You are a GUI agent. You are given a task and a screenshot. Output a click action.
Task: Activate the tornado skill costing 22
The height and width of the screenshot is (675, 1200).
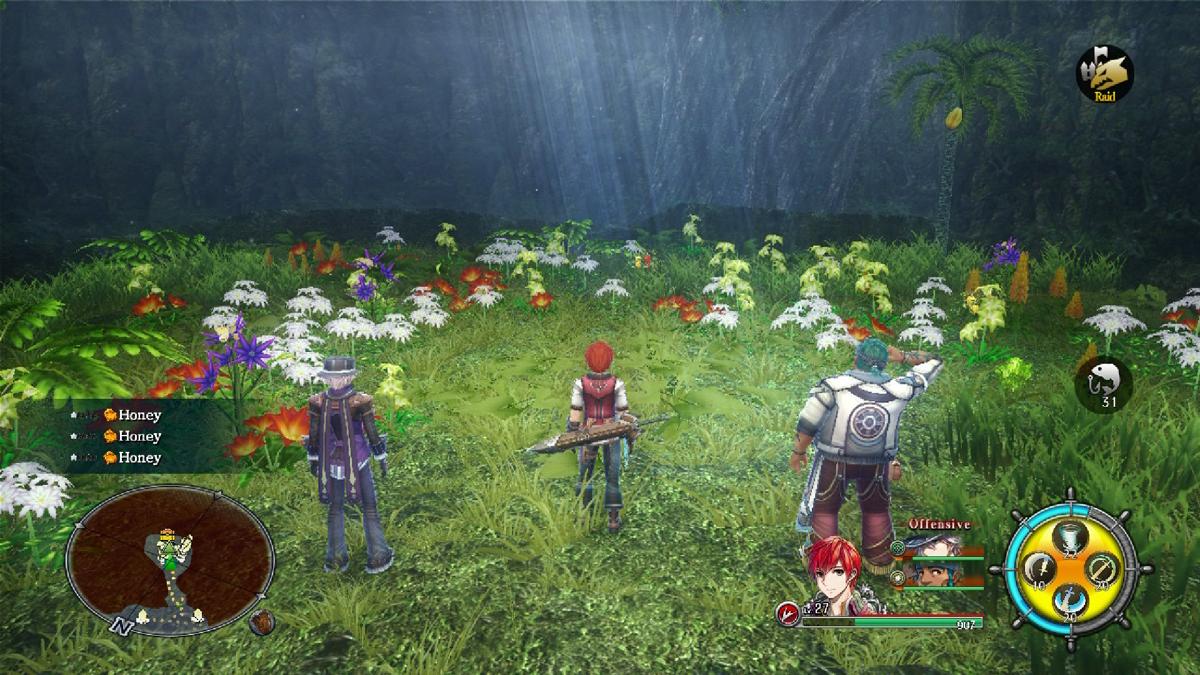(x=1071, y=538)
